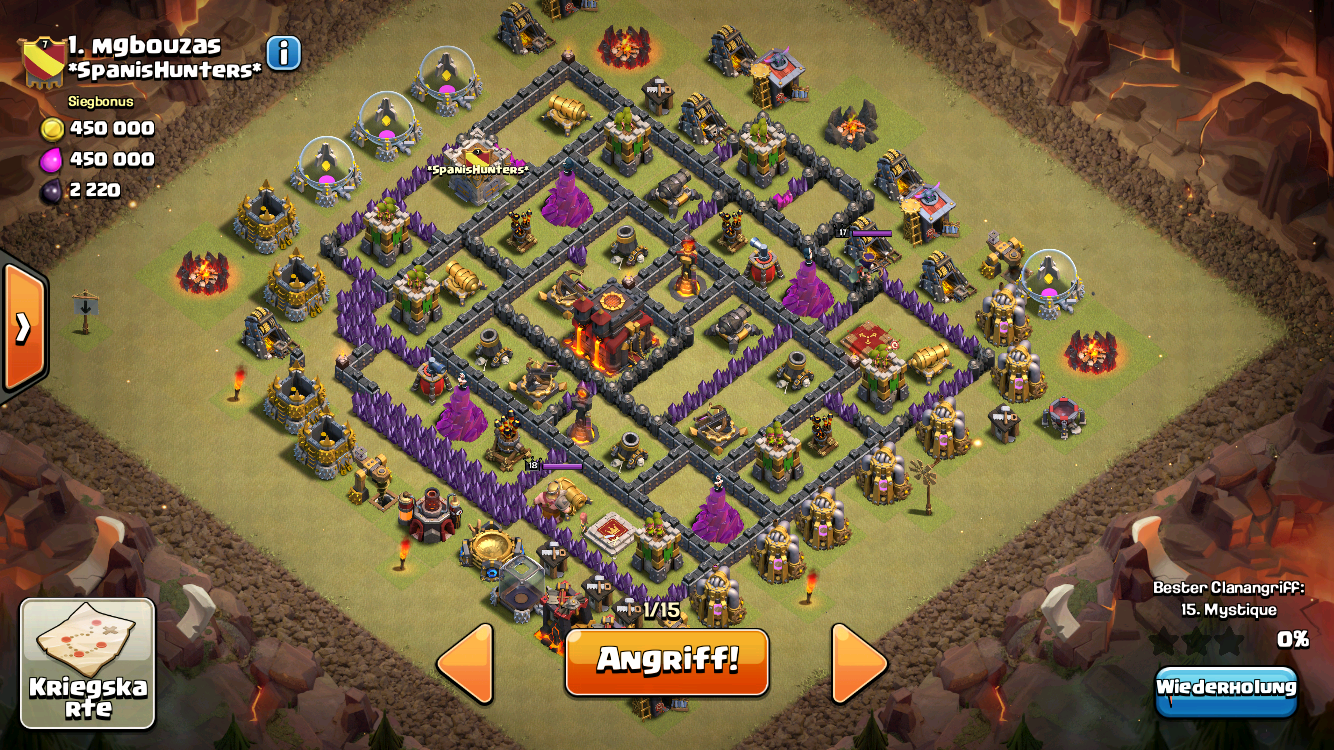Screen dimensions: 1334x750
Task: Expand the orange side panel arrow
Action: (x=22, y=326)
